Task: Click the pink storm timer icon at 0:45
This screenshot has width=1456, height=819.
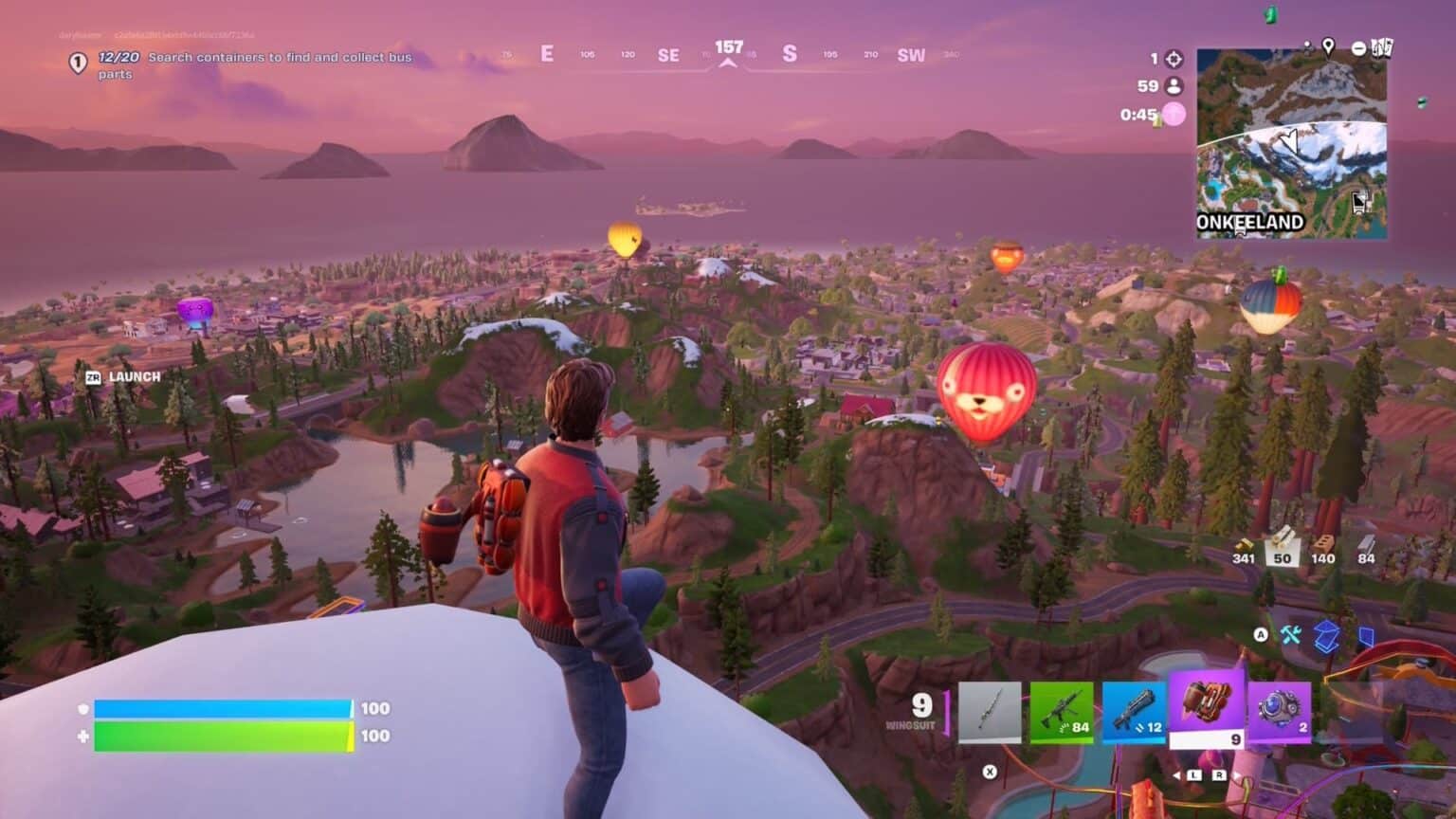Action: [1175, 114]
